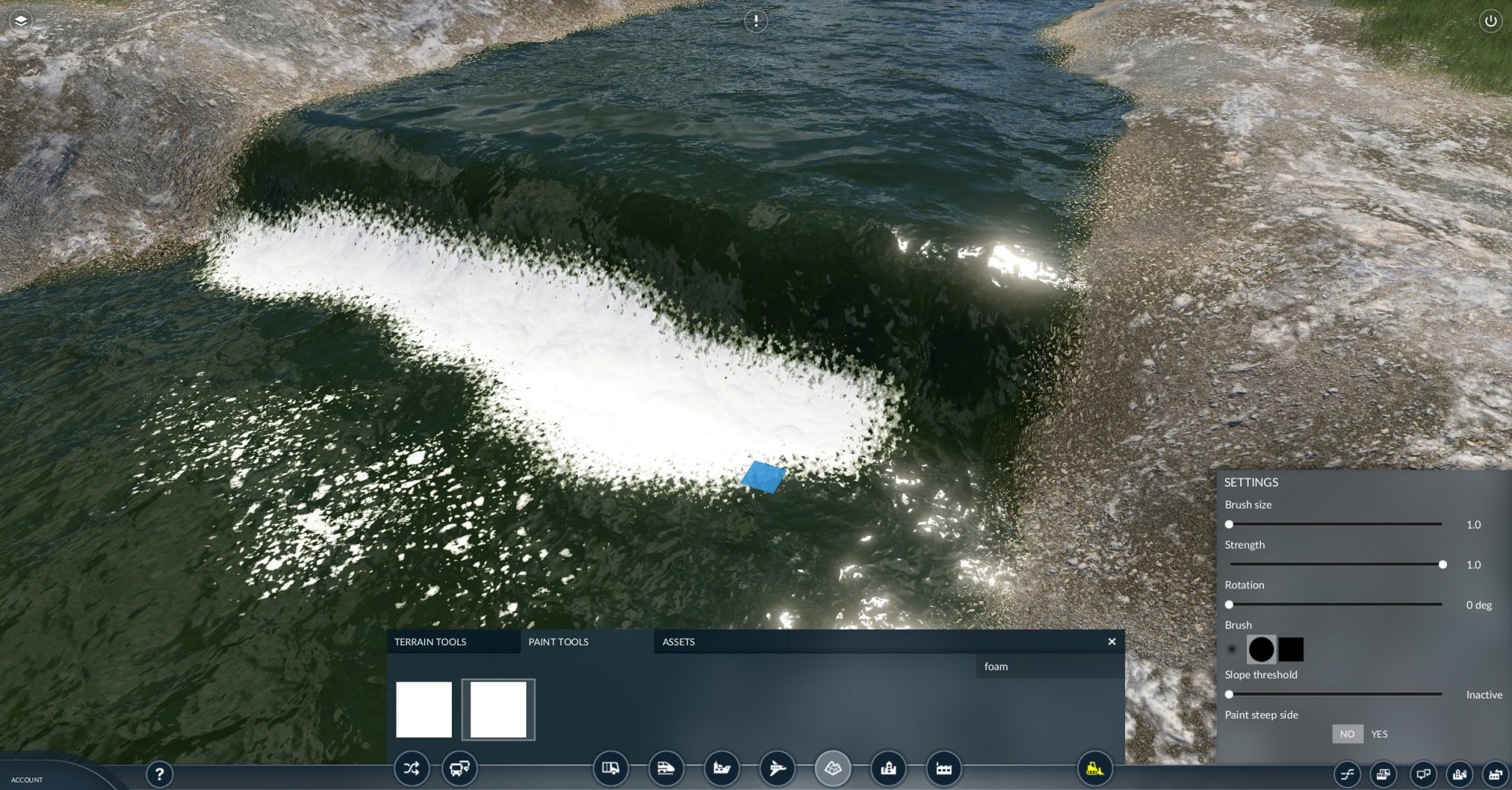Select the square brush shape

point(1291,648)
